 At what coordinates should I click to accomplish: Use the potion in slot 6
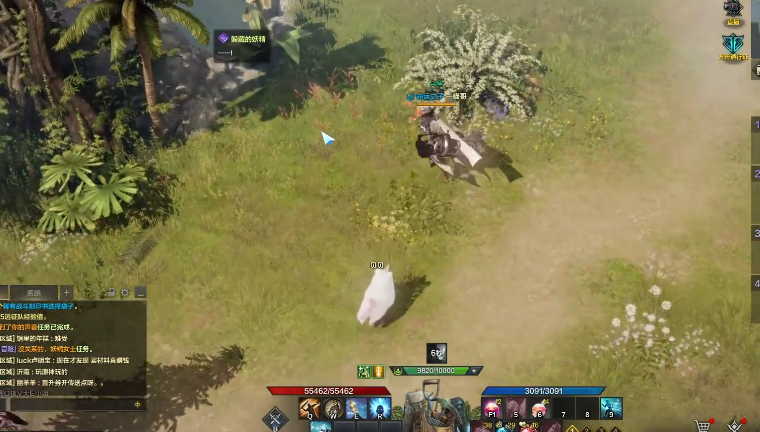540,408
